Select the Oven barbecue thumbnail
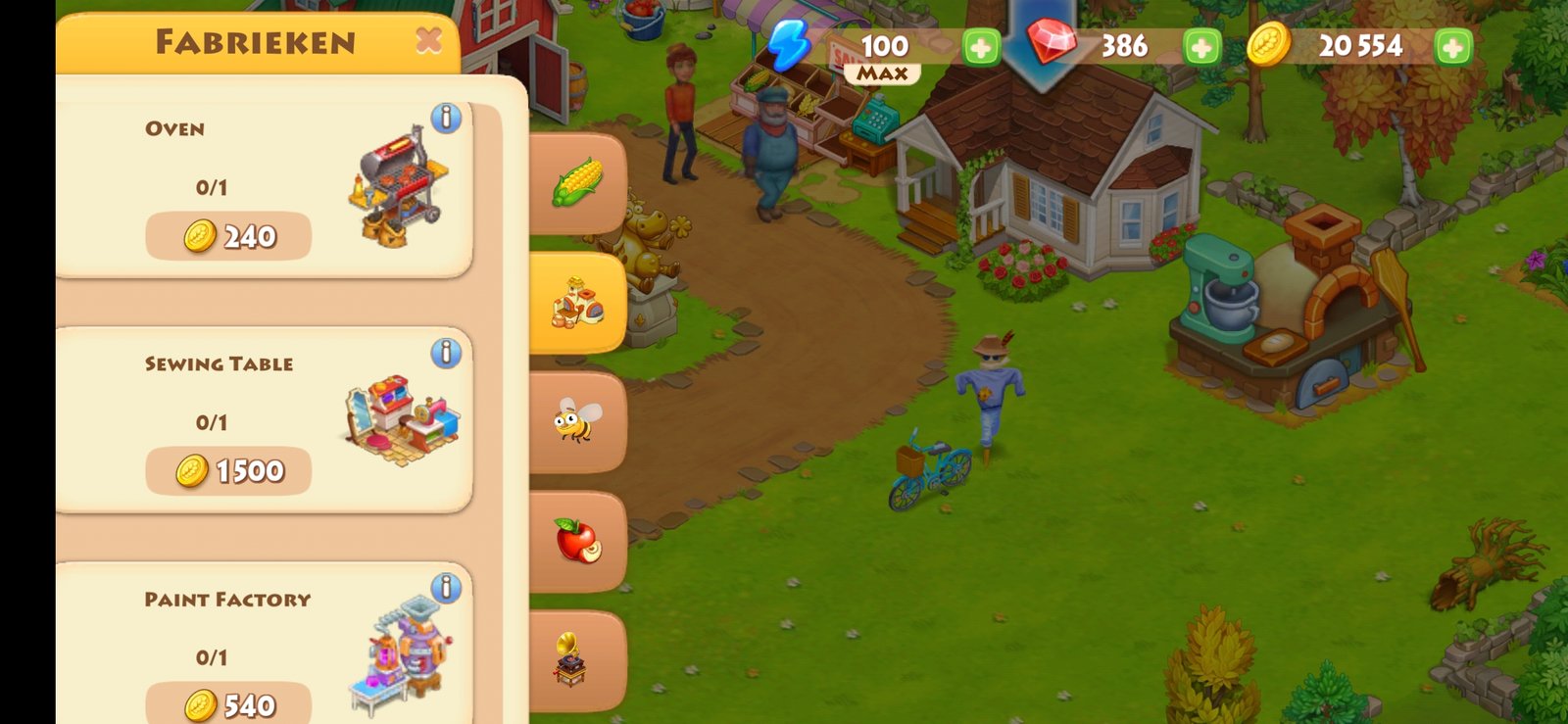 [x=398, y=188]
